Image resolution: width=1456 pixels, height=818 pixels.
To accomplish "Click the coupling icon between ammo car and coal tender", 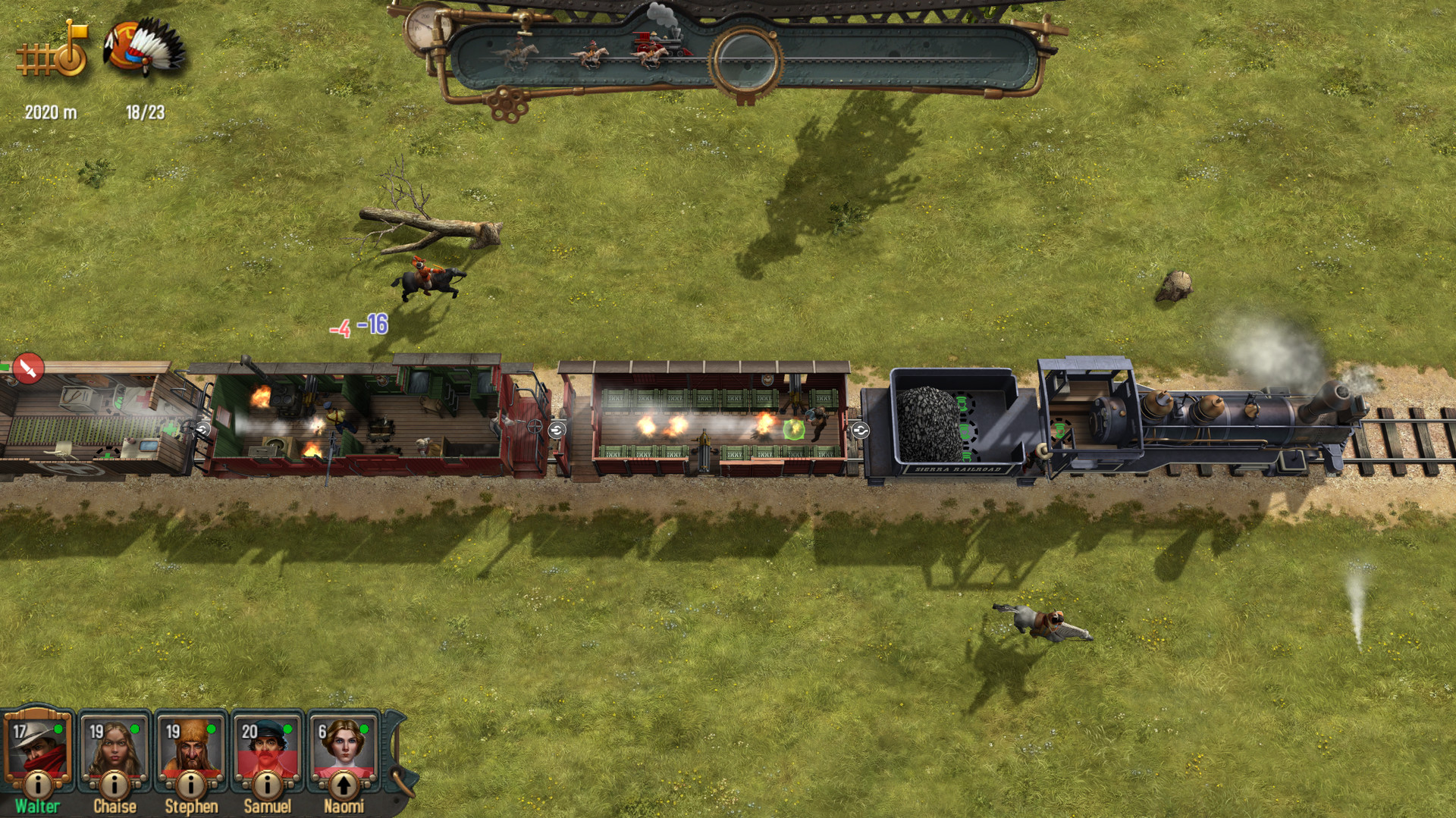I will 860,430.
